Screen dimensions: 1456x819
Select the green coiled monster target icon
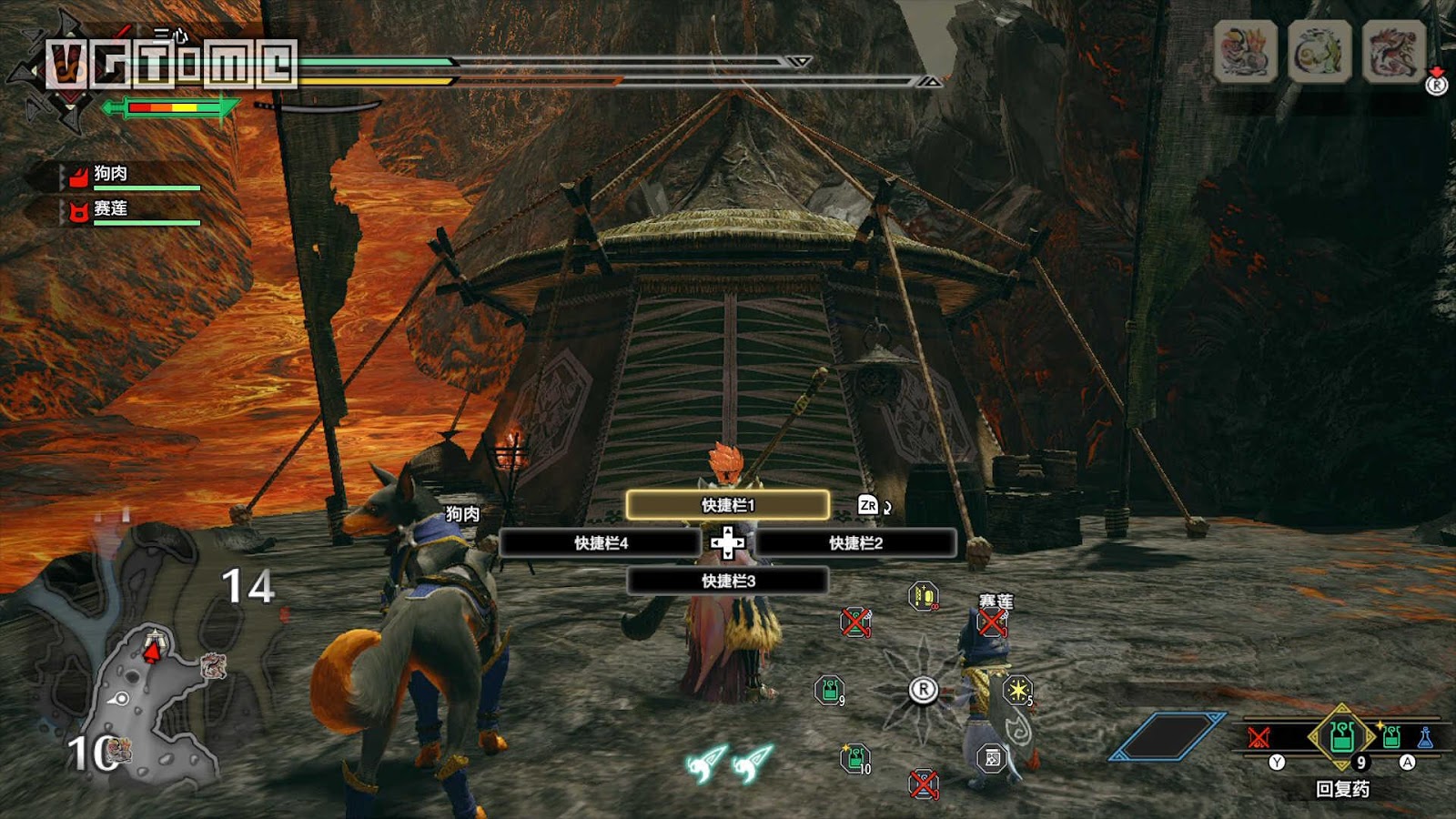point(1319,51)
